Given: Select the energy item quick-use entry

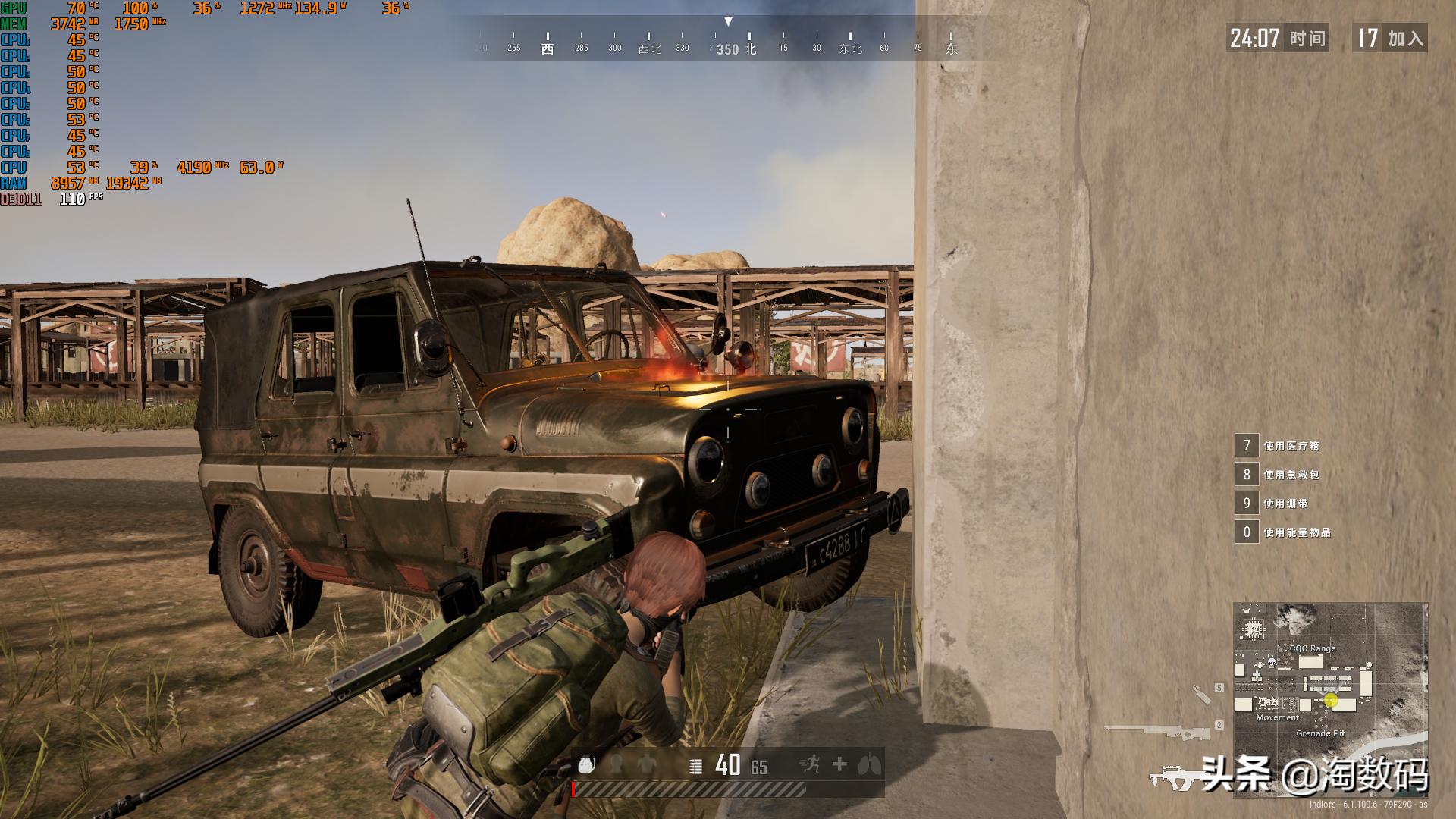Looking at the screenshot, I should click(x=1283, y=532).
